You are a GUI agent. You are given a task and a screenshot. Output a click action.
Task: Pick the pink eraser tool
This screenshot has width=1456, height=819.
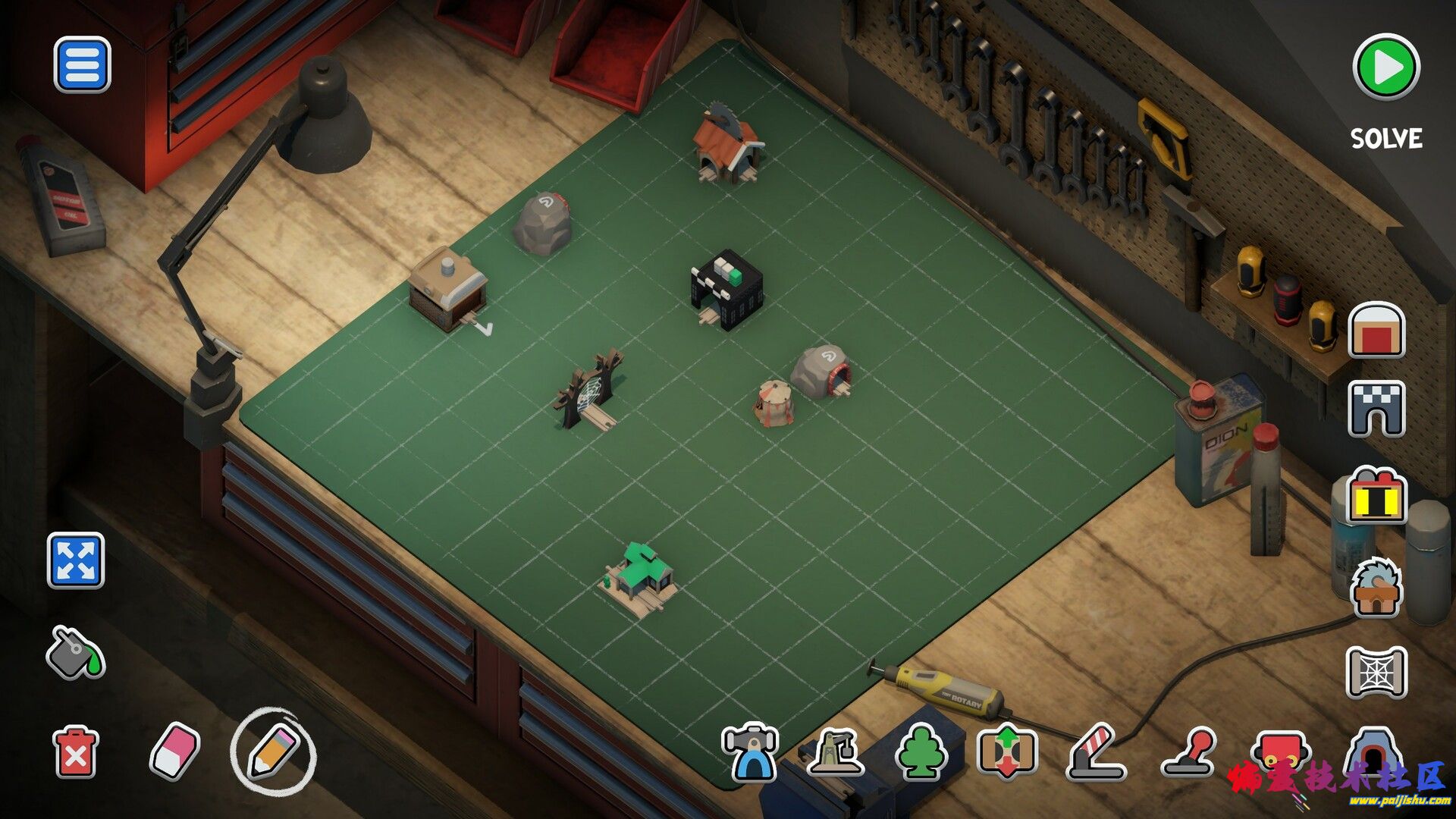pyautogui.click(x=174, y=751)
